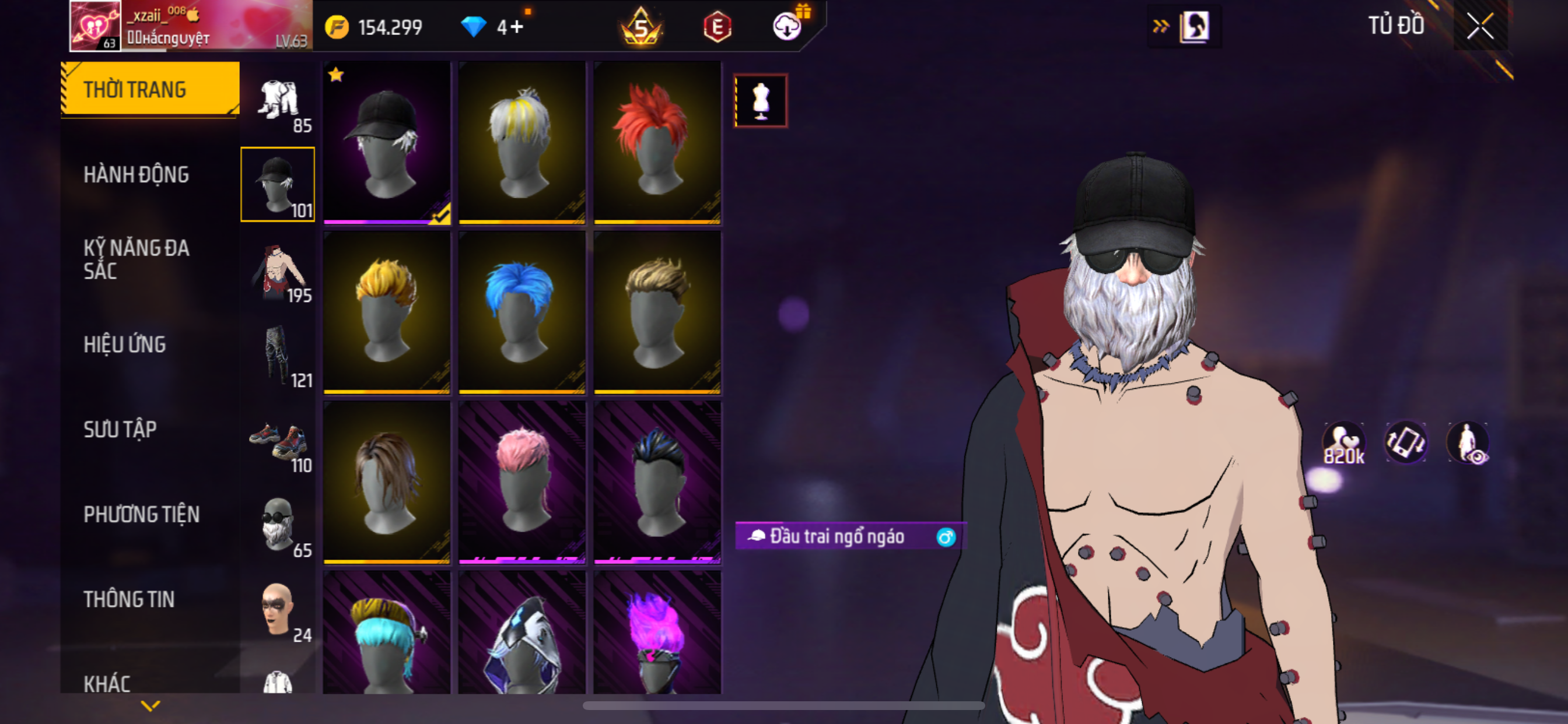Select the Hiệu Ứng category
Screen dimensions: 1568x724
point(125,345)
